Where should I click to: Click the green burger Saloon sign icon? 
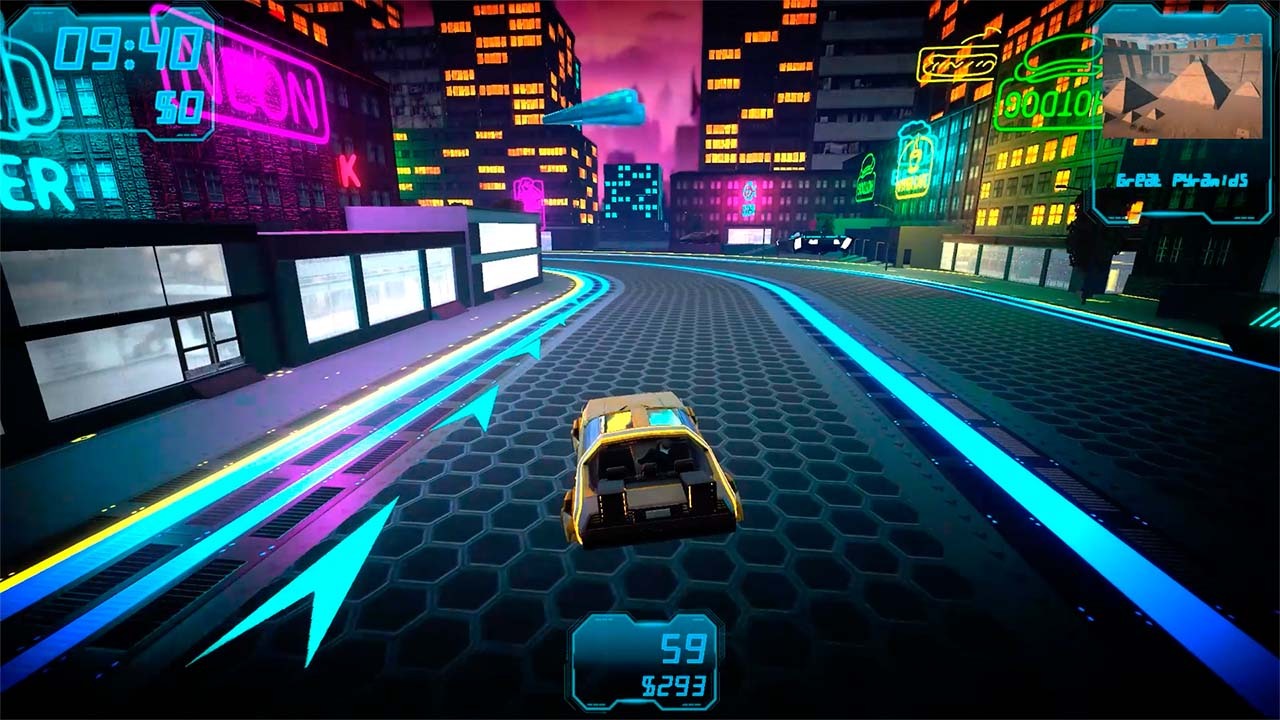click(x=867, y=176)
